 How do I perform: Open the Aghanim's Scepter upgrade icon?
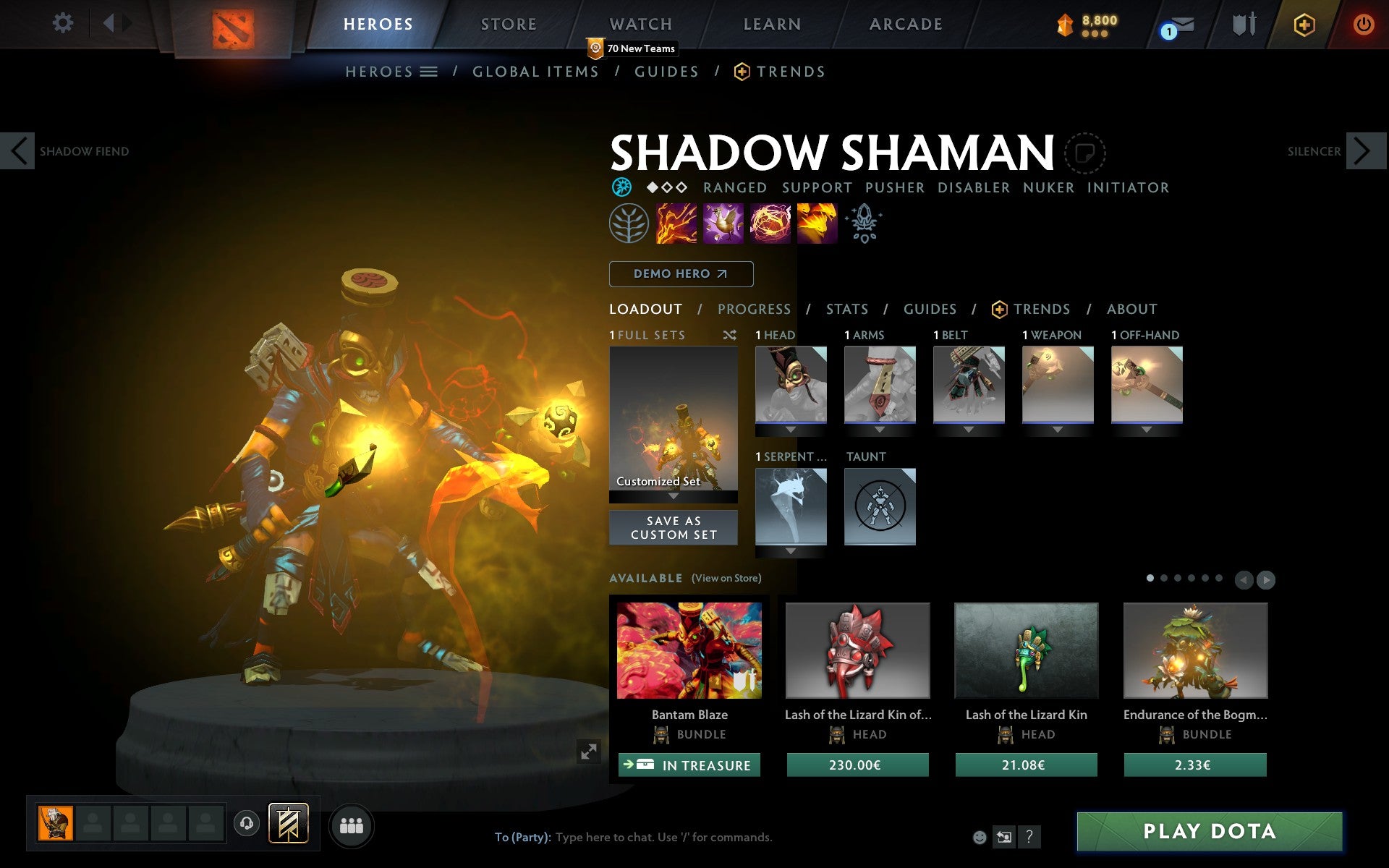(864, 223)
